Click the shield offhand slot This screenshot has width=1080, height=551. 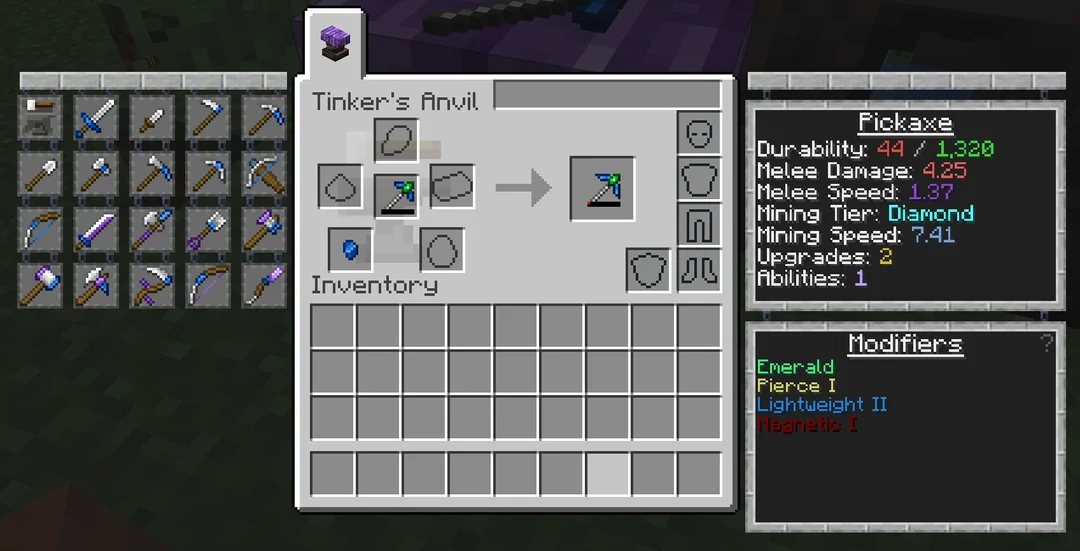pyautogui.click(x=647, y=270)
